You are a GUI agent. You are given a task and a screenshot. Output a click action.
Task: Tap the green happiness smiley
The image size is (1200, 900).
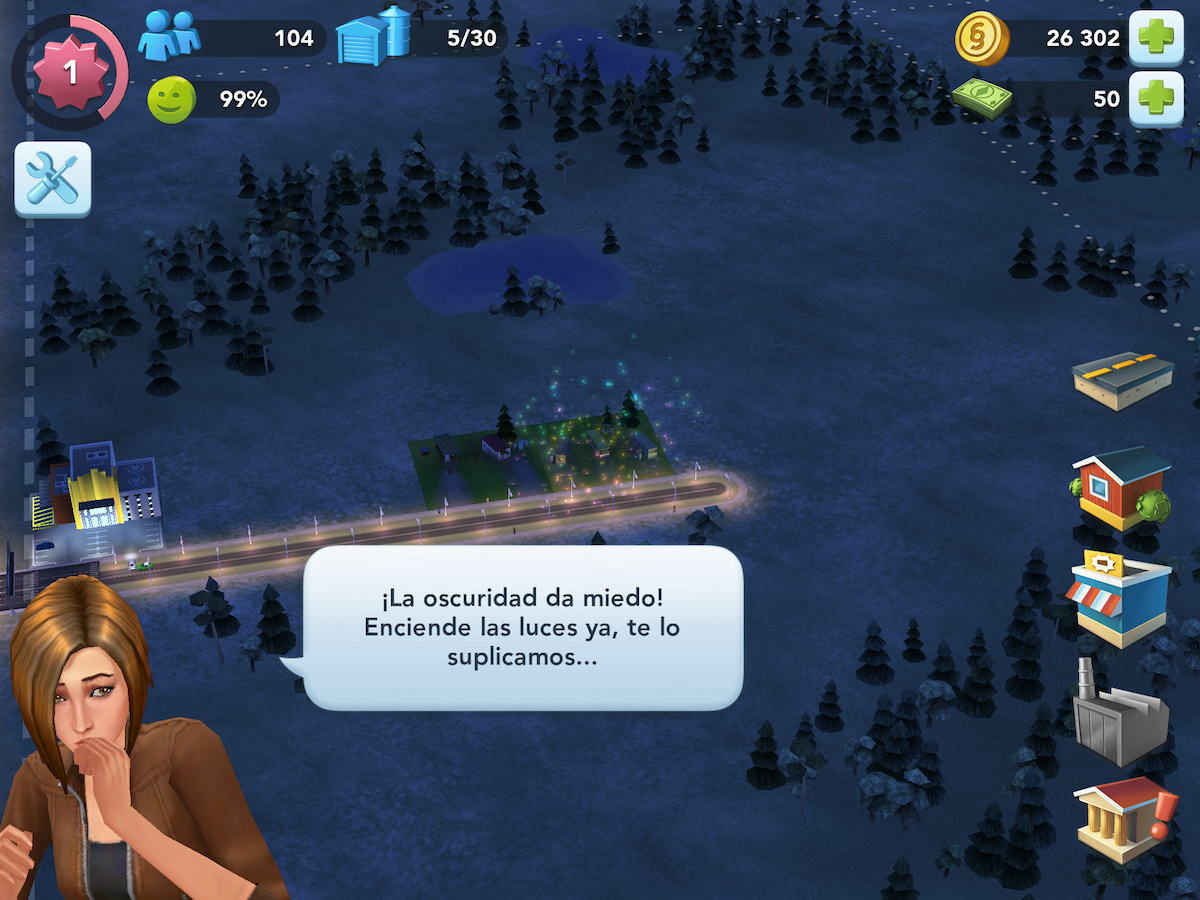[171, 99]
